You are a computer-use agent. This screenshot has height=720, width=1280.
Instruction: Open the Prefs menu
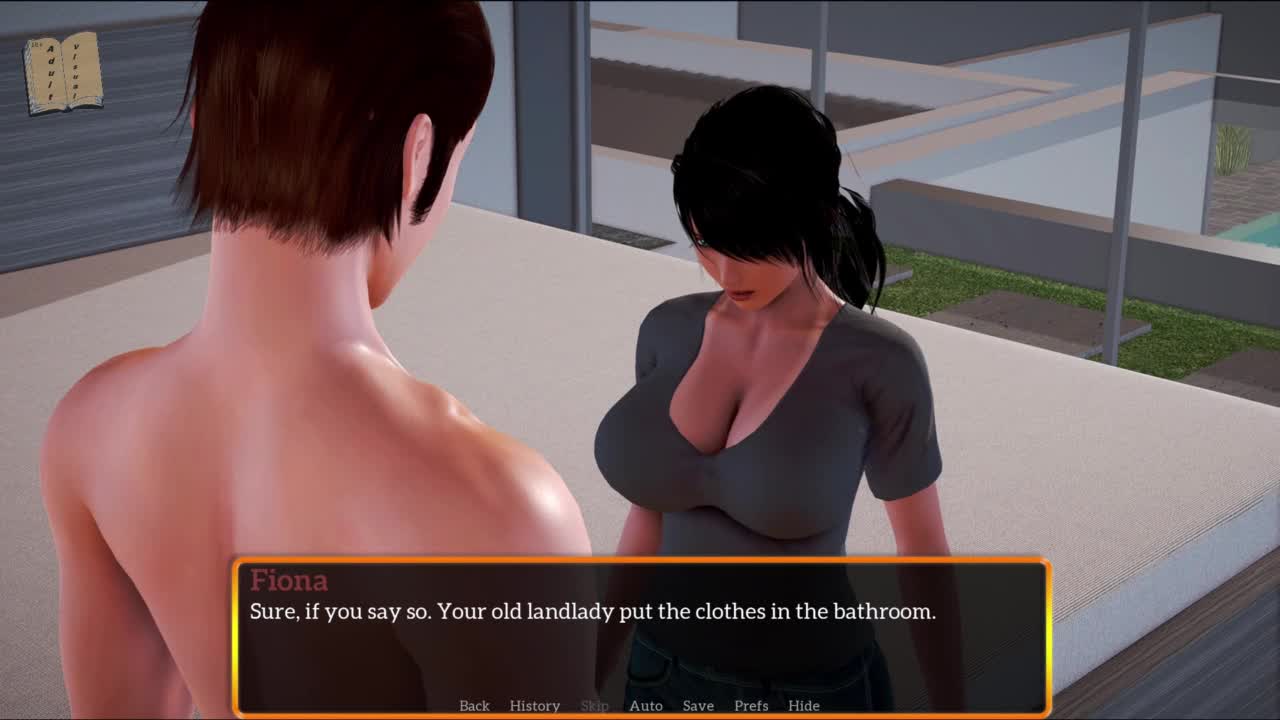[x=751, y=705]
